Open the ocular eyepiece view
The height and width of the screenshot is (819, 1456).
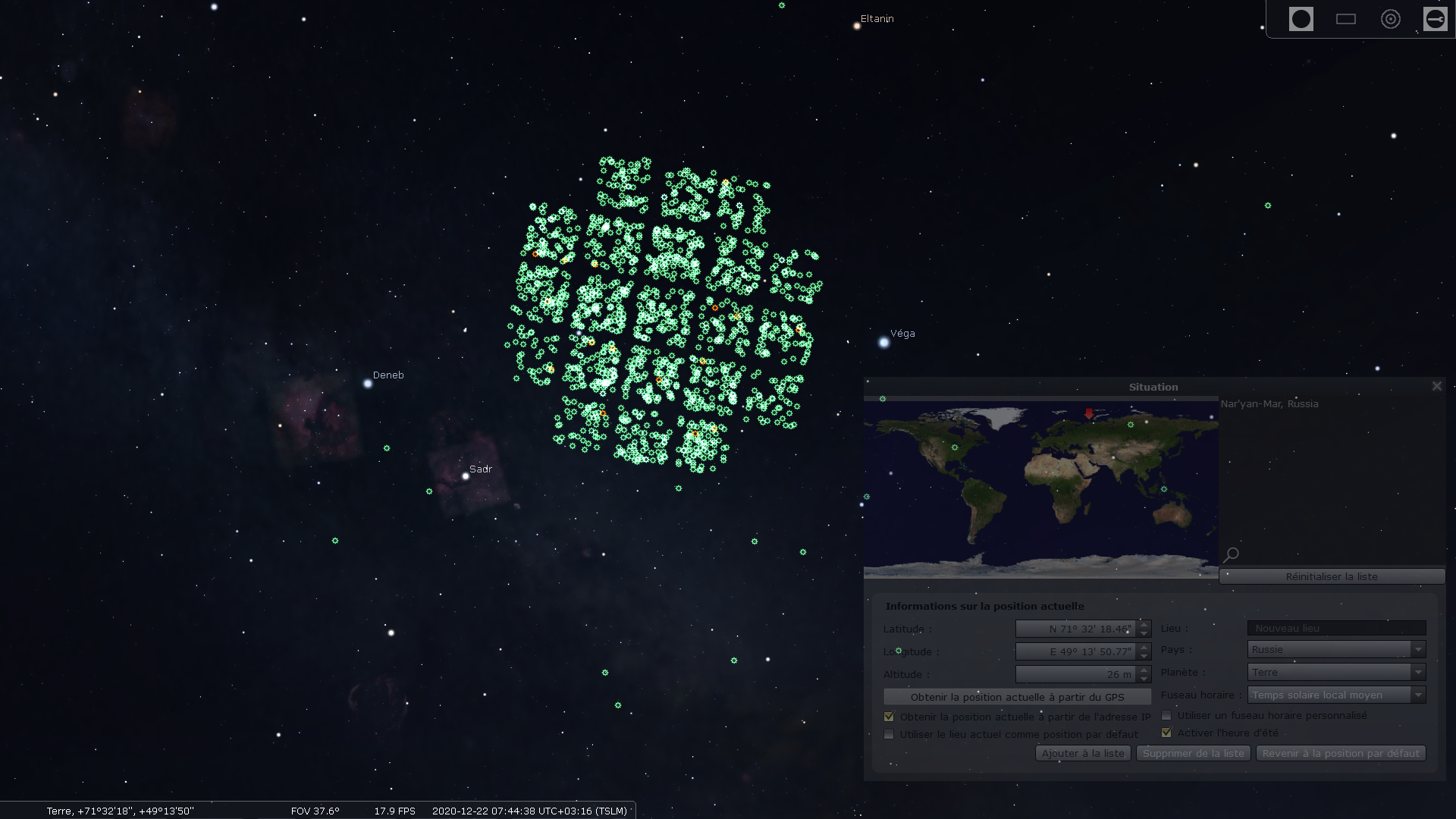click(x=1301, y=18)
